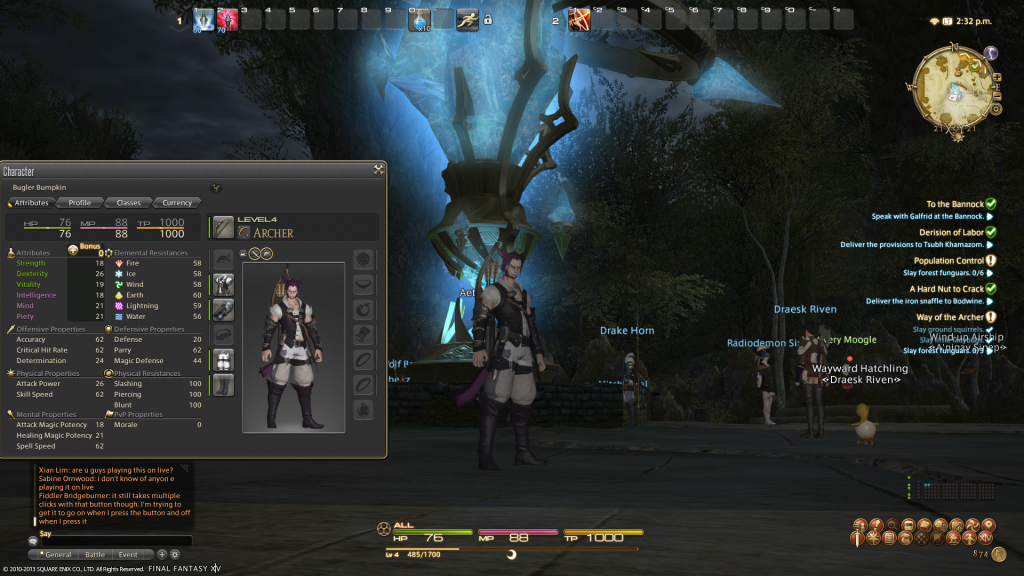The image size is (1024, 576).
Task: Select the Attributes tab
Action: 31,203
